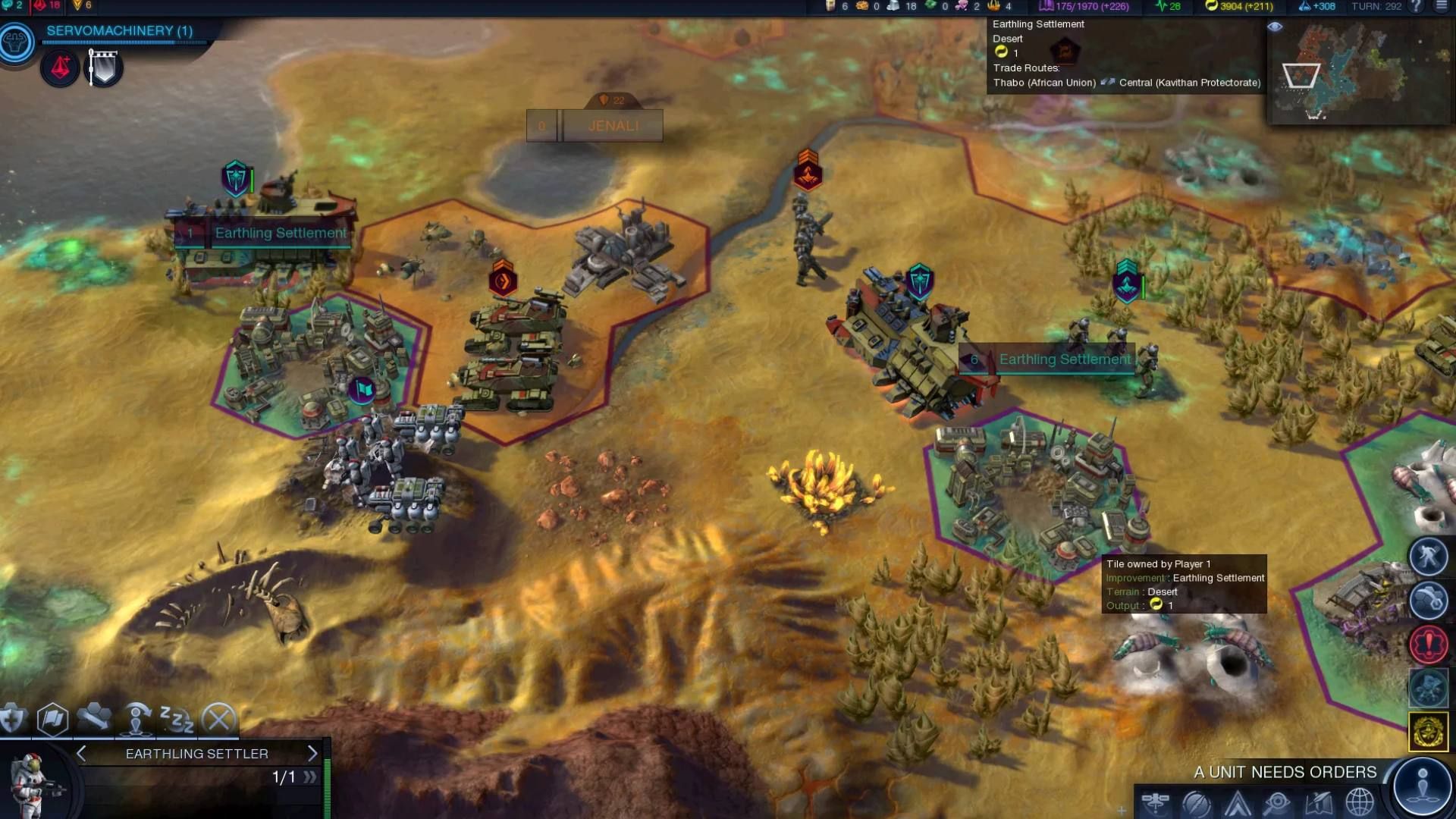This screenshot has height=819, width=1456.
Task: Open virtues via the red diamond icon
Action: click(61, 67)
